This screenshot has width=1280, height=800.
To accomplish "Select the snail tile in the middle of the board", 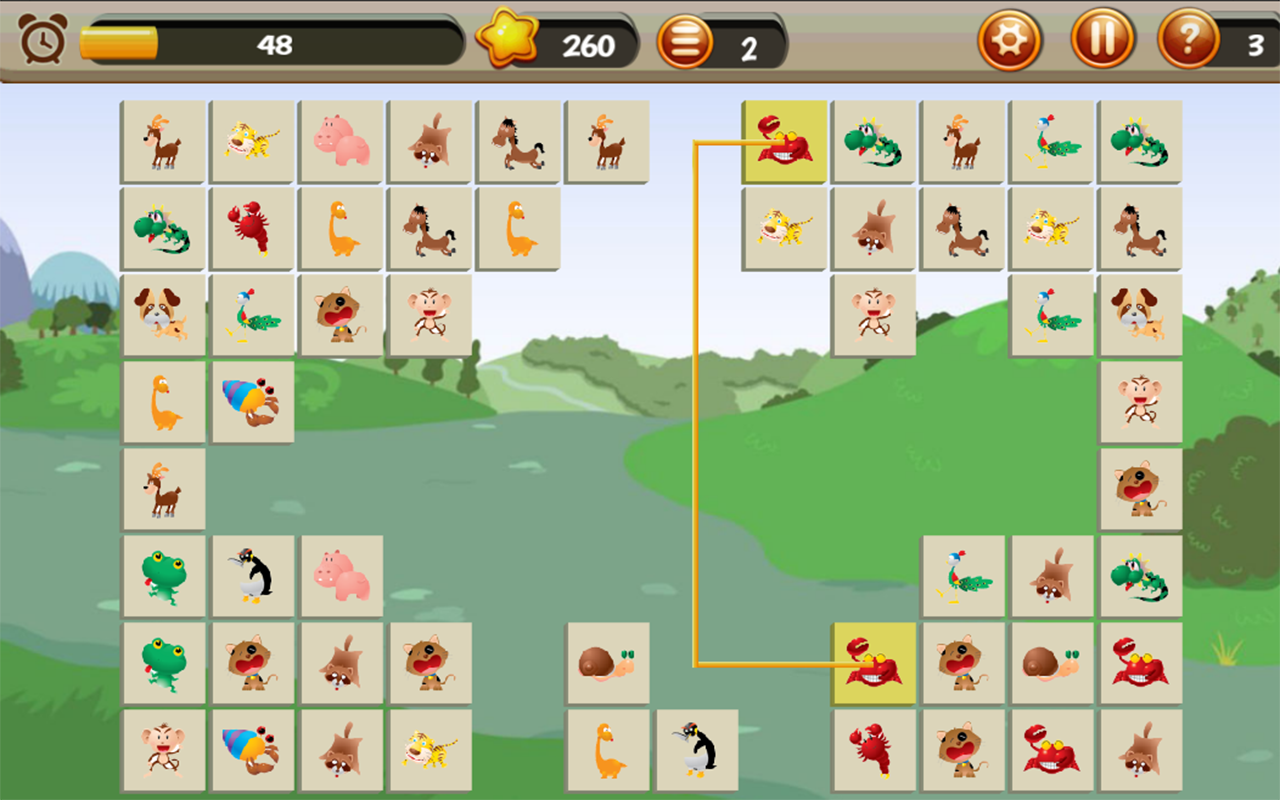I will [x=608, y=664].
